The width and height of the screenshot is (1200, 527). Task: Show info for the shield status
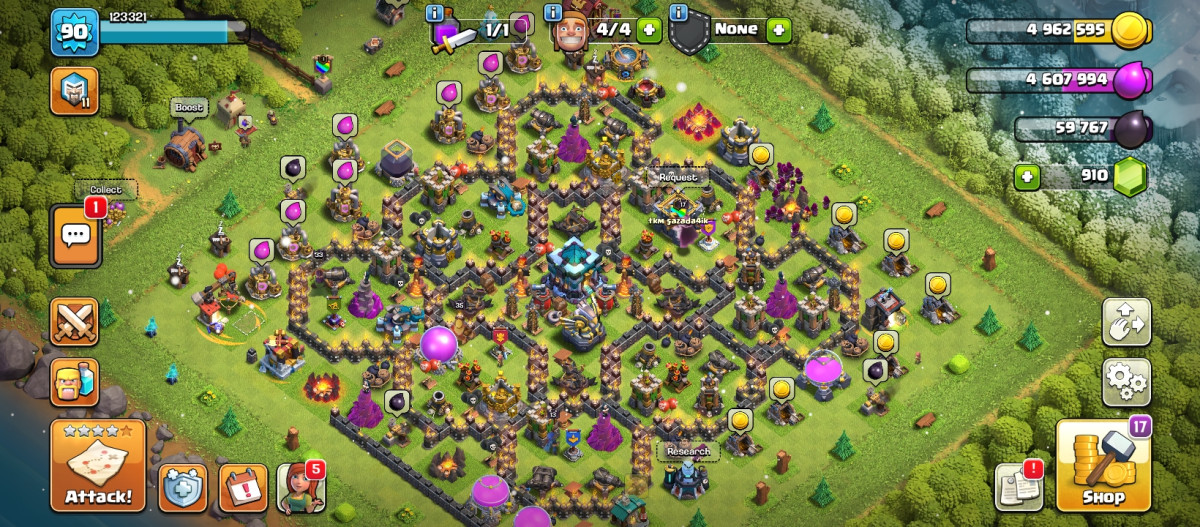[x=679, y=13]
